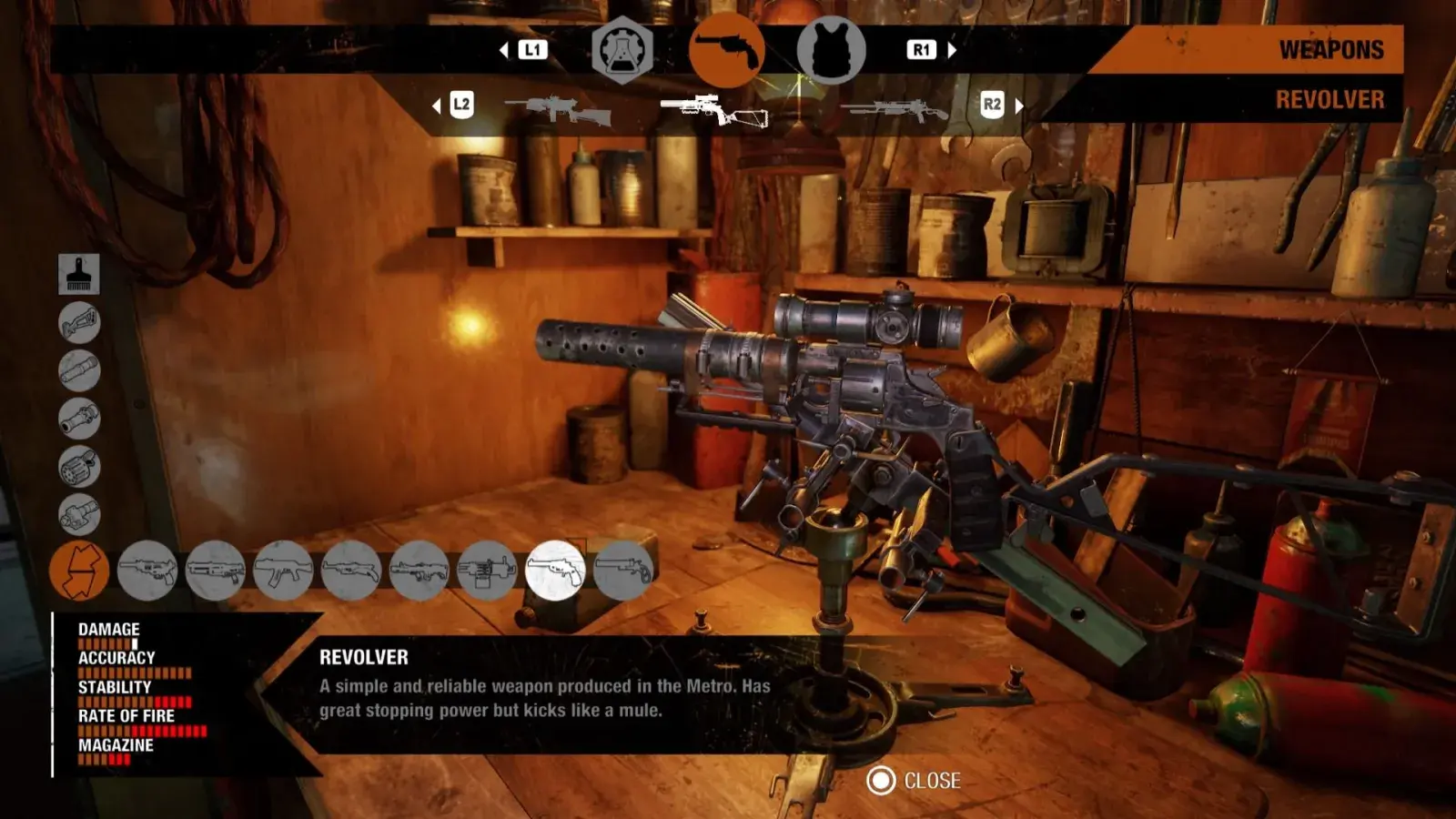Choose the last revolver icon in weapon row
This screenshot has width=1456, height=819.
[623, 571]
